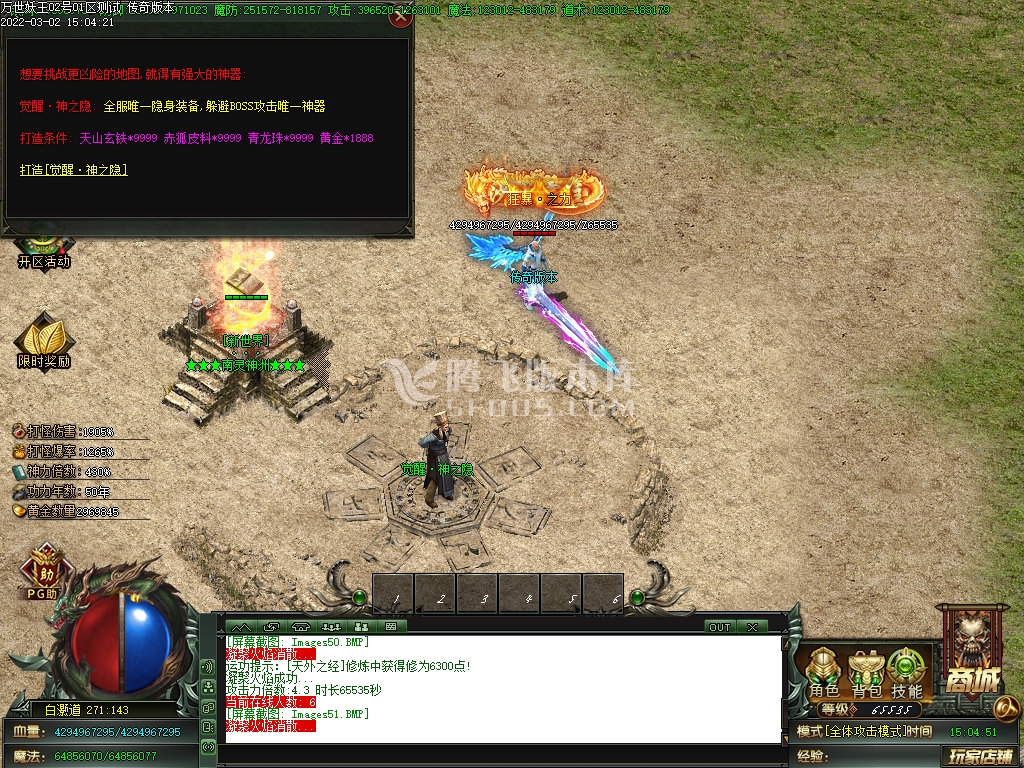Open the 角色 character panel

tap(824, 673)
